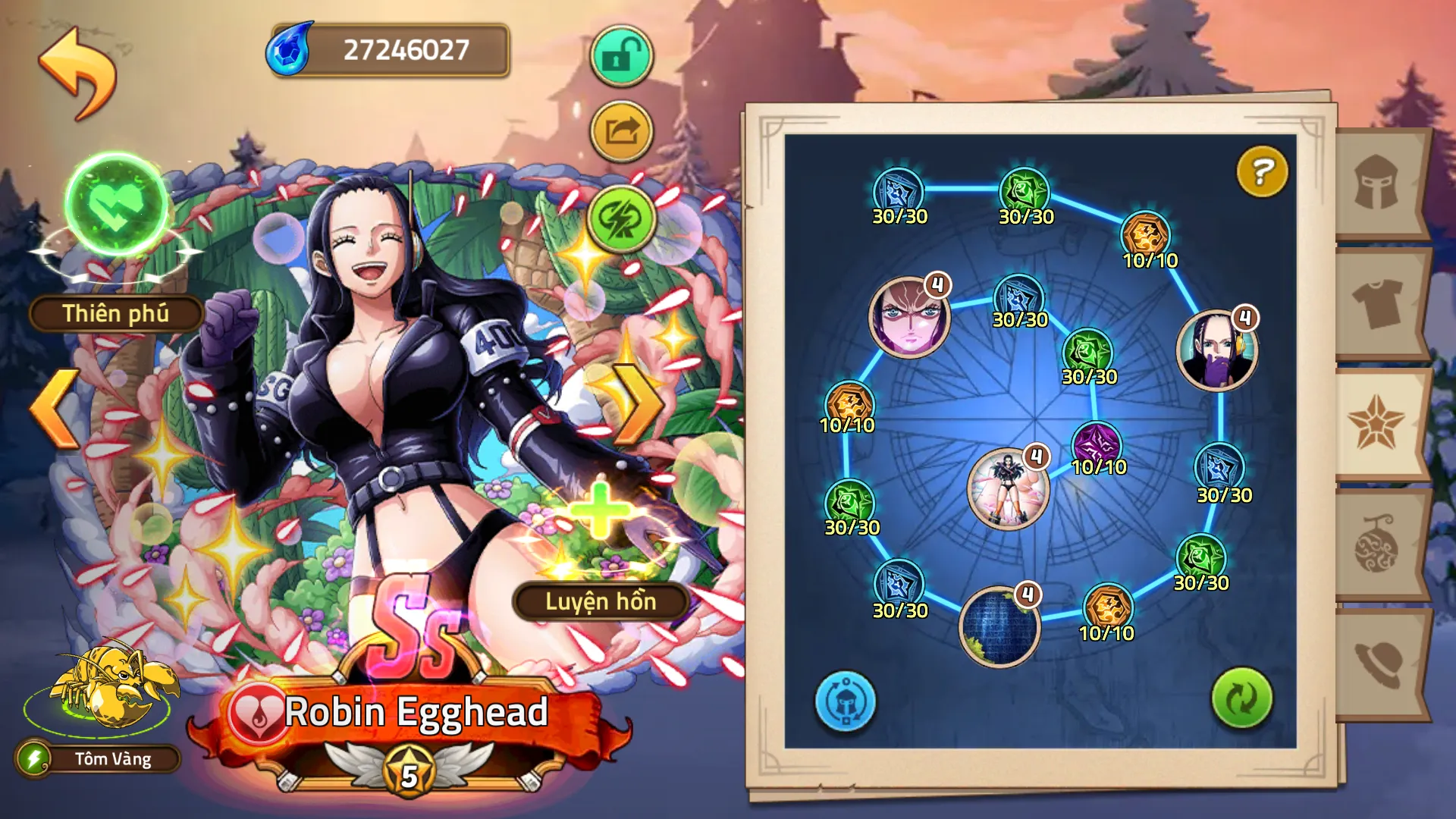Choose the central full-body Robin node
Viewport: 1456px width, 819px height.
pyautogui.click(x=1008, y=488)
